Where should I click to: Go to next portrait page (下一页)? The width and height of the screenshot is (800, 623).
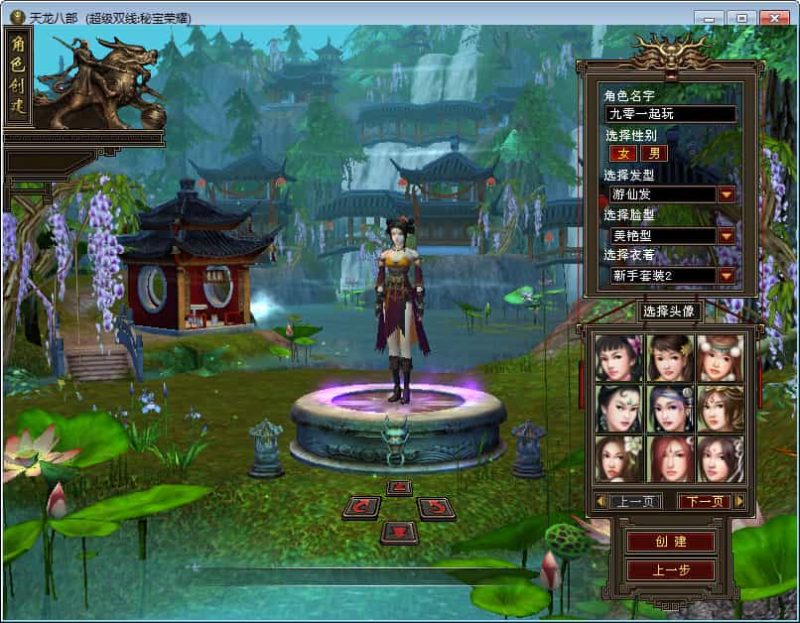click(703, 501)
